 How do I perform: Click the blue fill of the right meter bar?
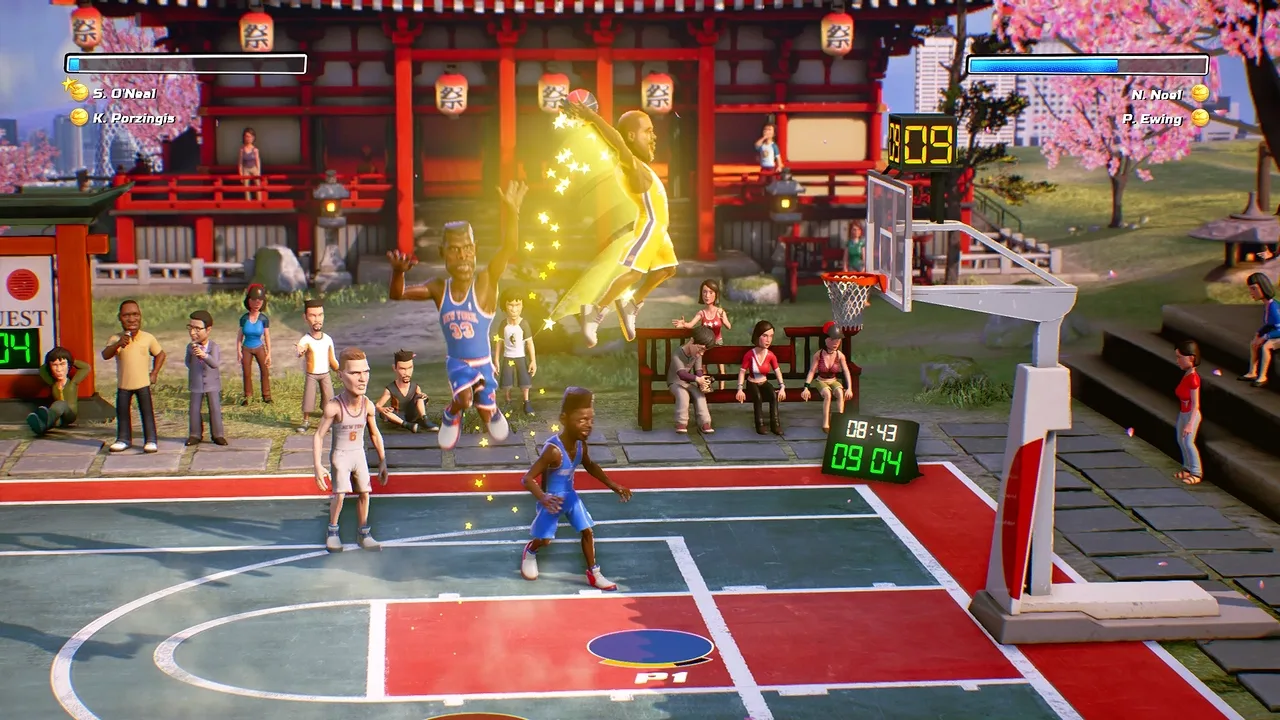click(1040, 65)
